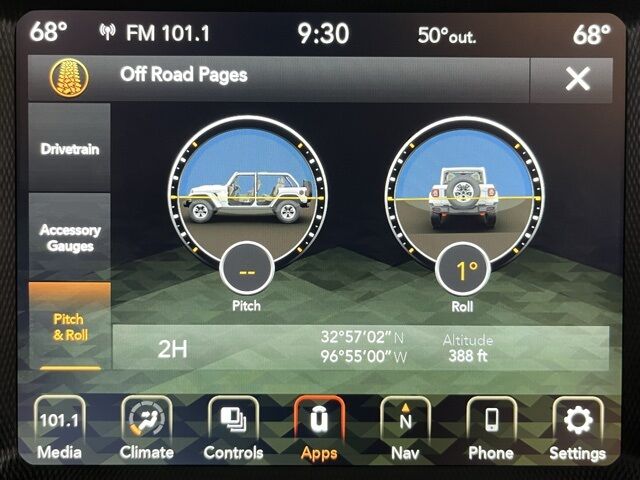Switch to the Drivetrain tab
Viewport: 640px width, 480px height.
click(x=69, y=148)
